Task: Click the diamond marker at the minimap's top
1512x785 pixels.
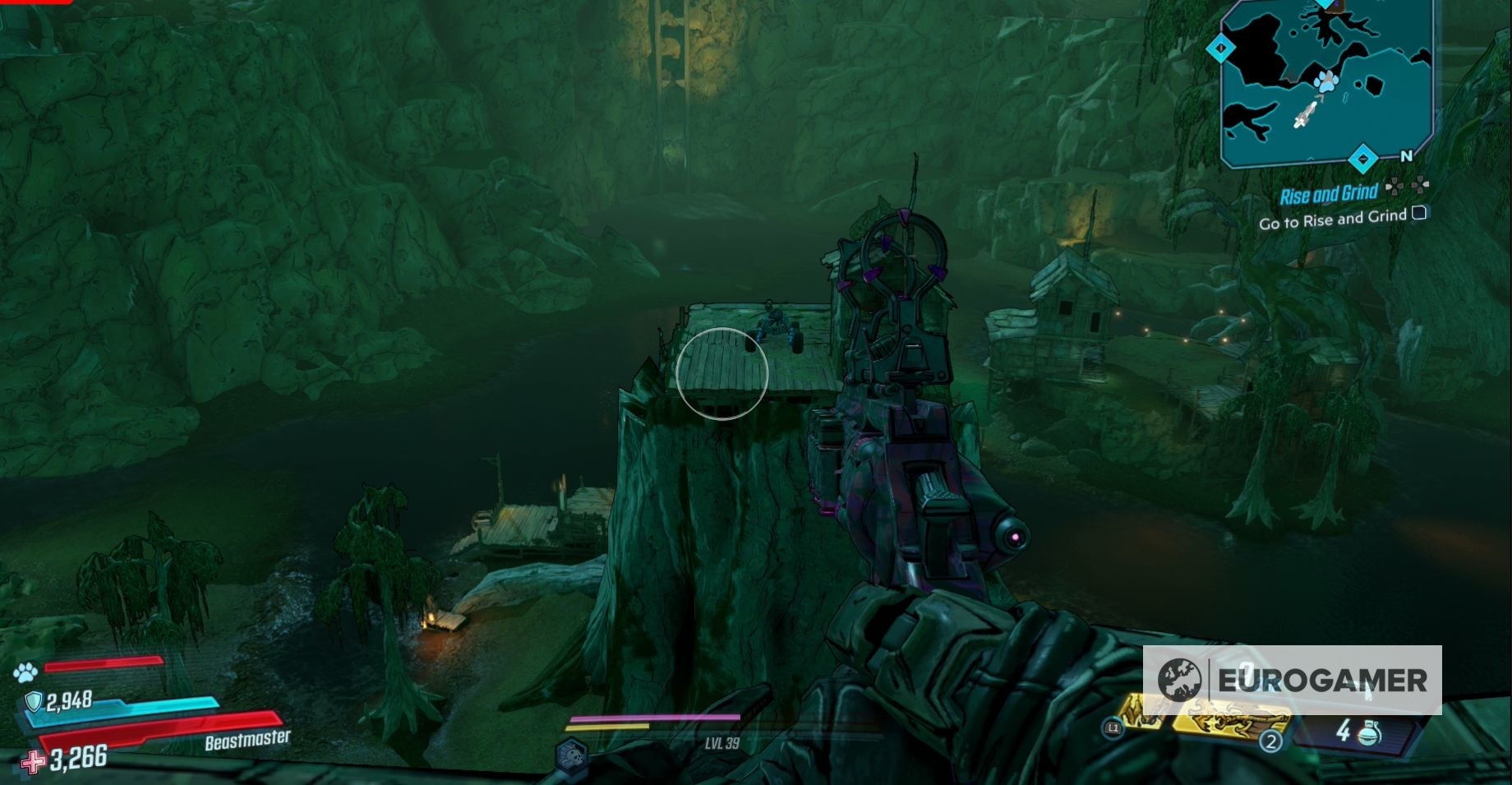Action: pyautogui.click(x=1325, y=3)
